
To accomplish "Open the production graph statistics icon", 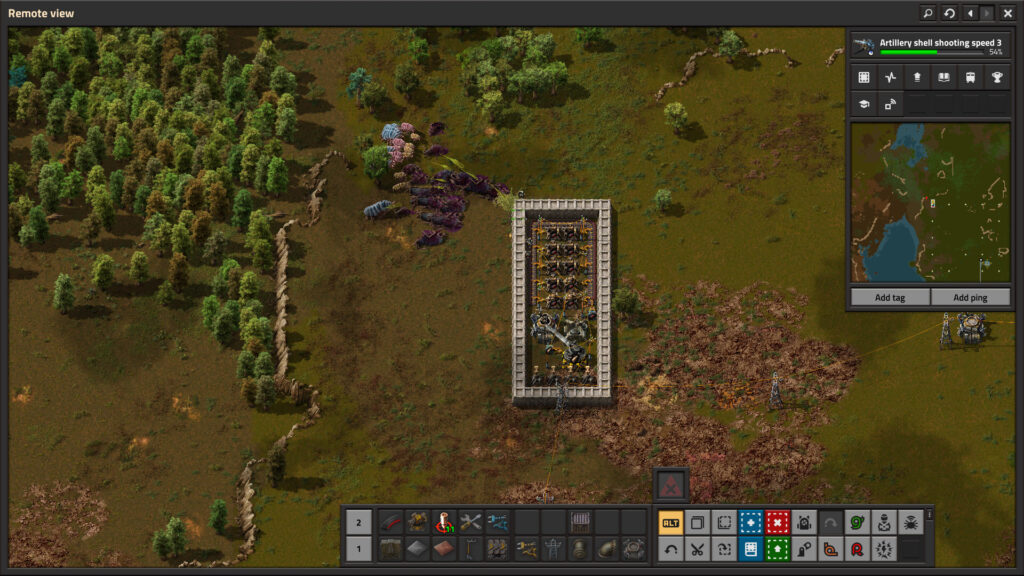I will click(889, 77).
